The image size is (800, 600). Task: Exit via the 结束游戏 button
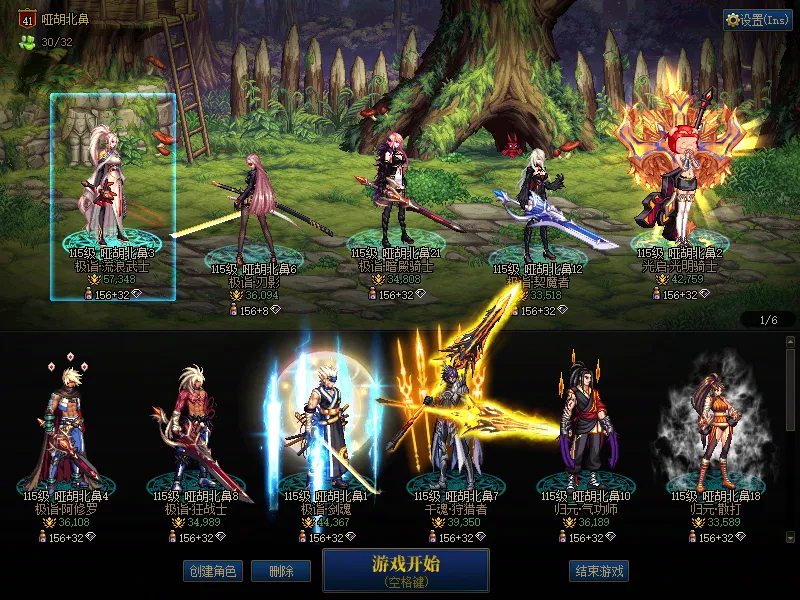click(x=599, y=571)
